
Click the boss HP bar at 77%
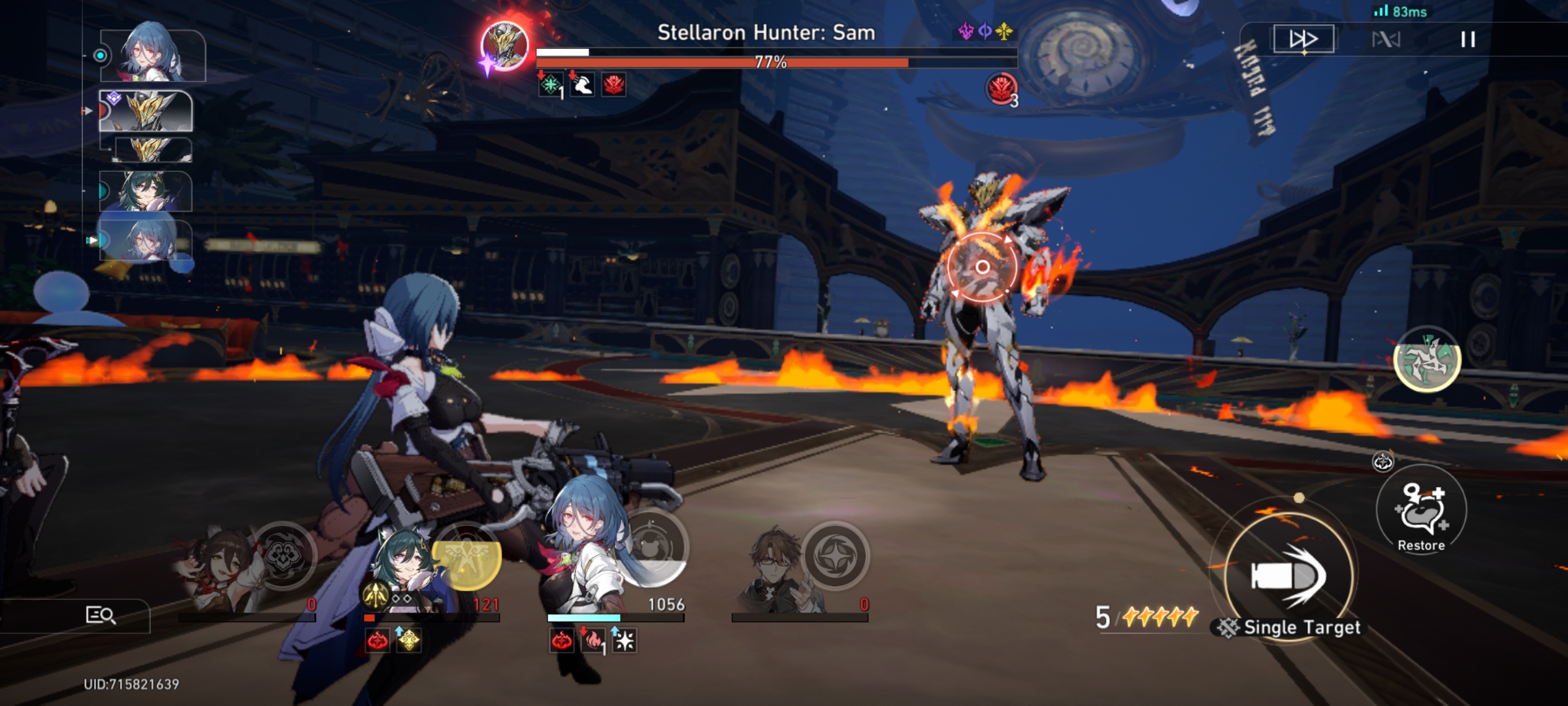(771, 62)
